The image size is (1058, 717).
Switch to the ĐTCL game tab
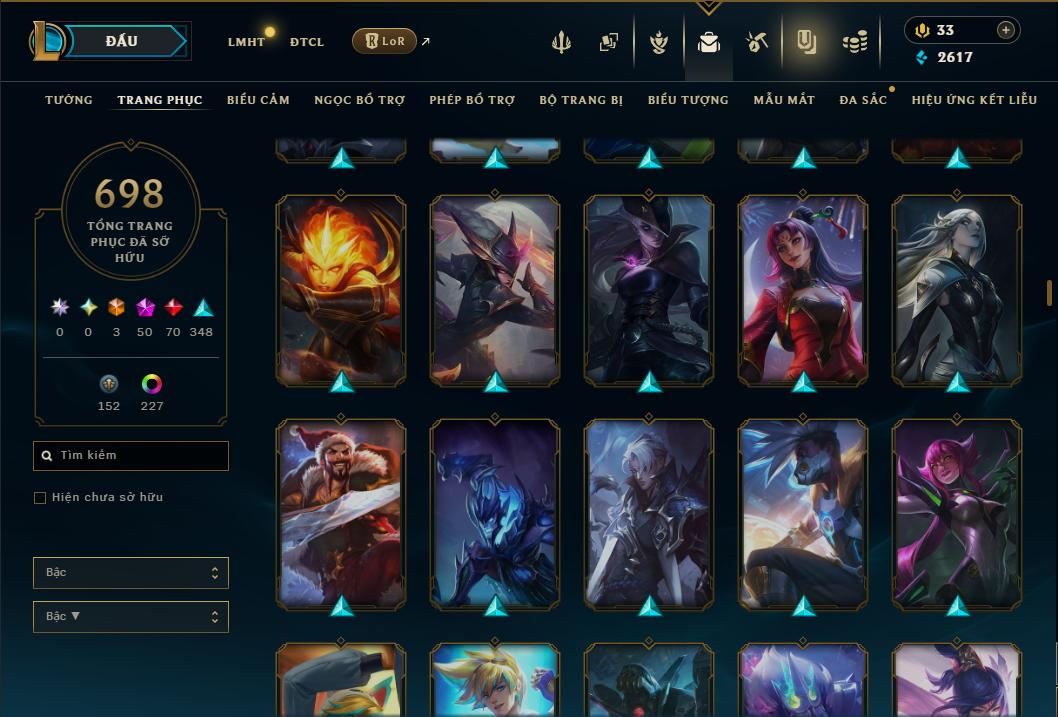[x=307, y=42]
